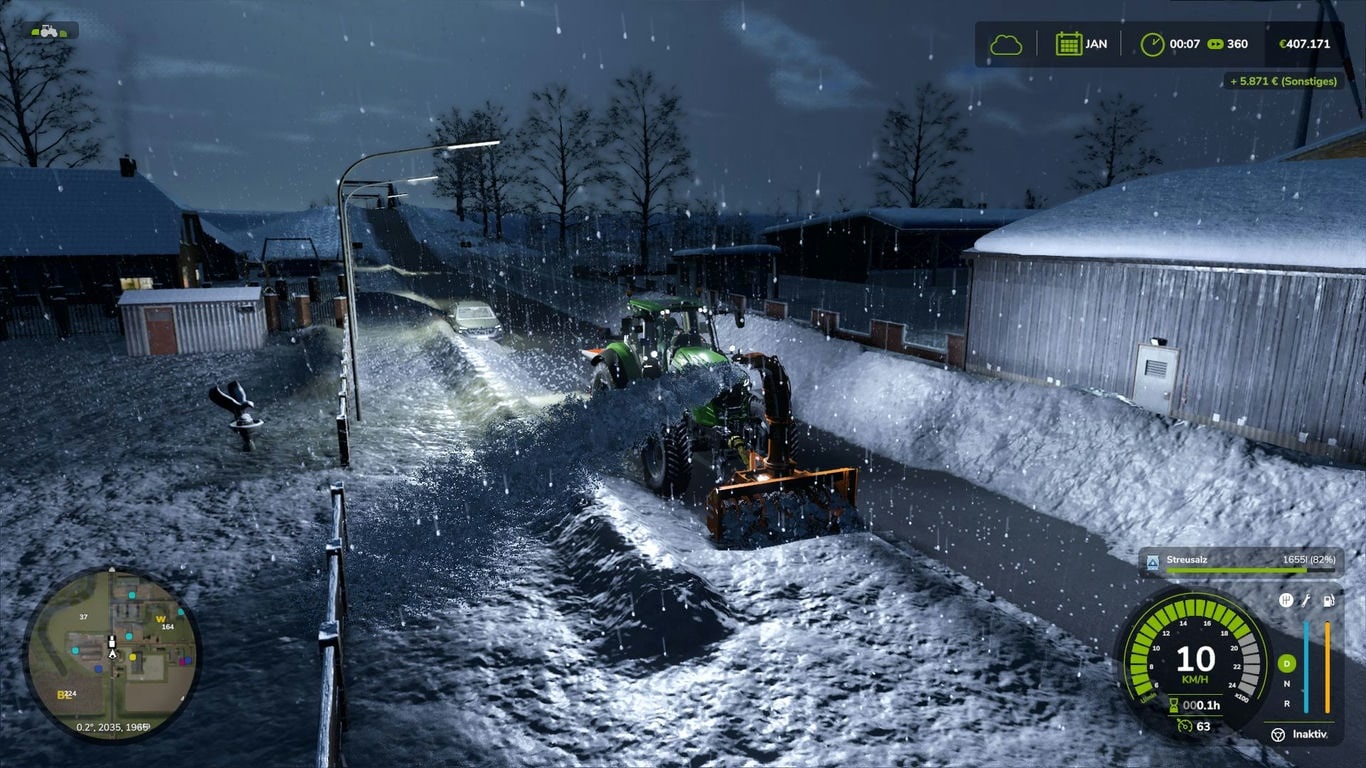Select the tractor icon in the vehicle switcher
1366x768 pixels.
pos(47,30)
